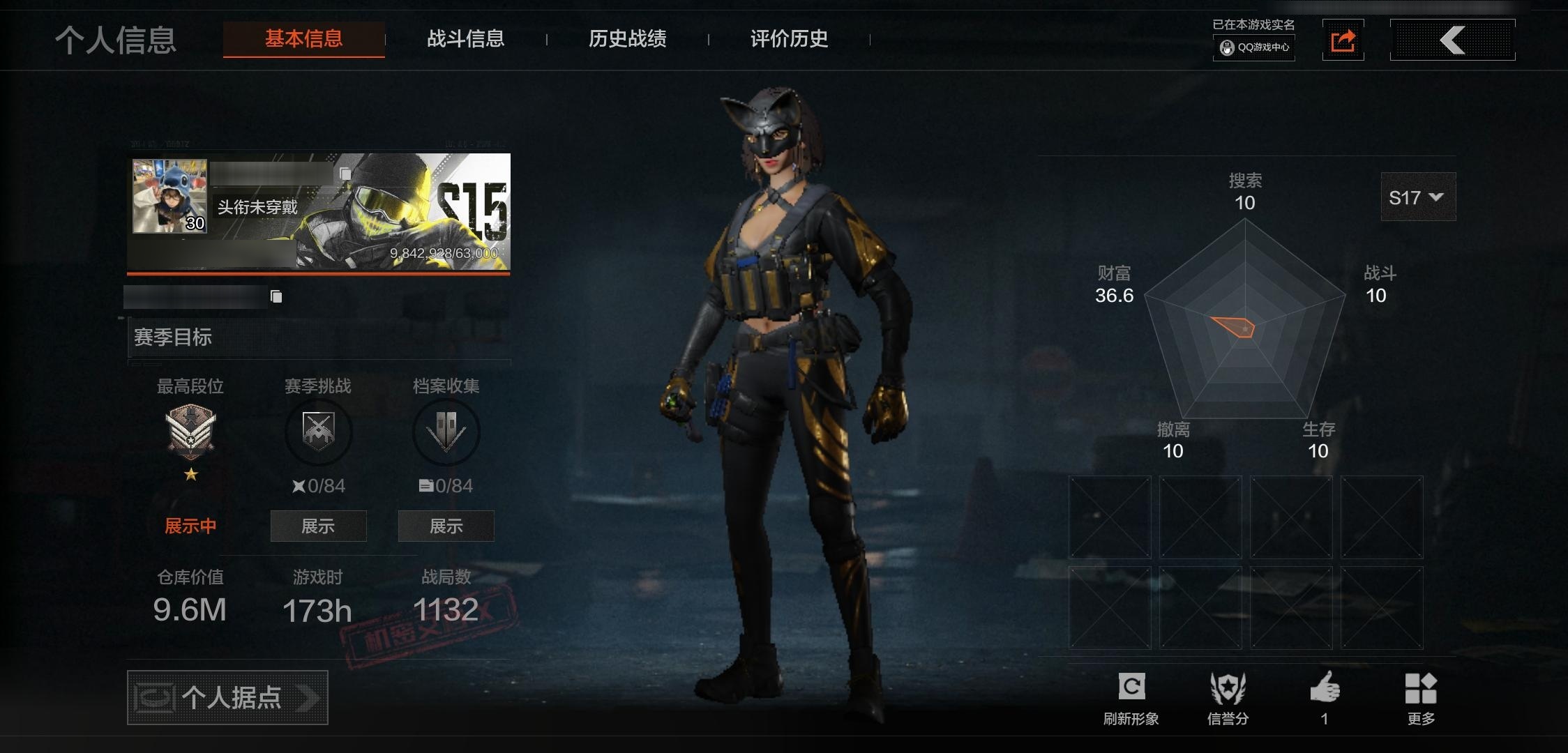
Task: Open the 战斗信息 tab
Action: [465, 39]
